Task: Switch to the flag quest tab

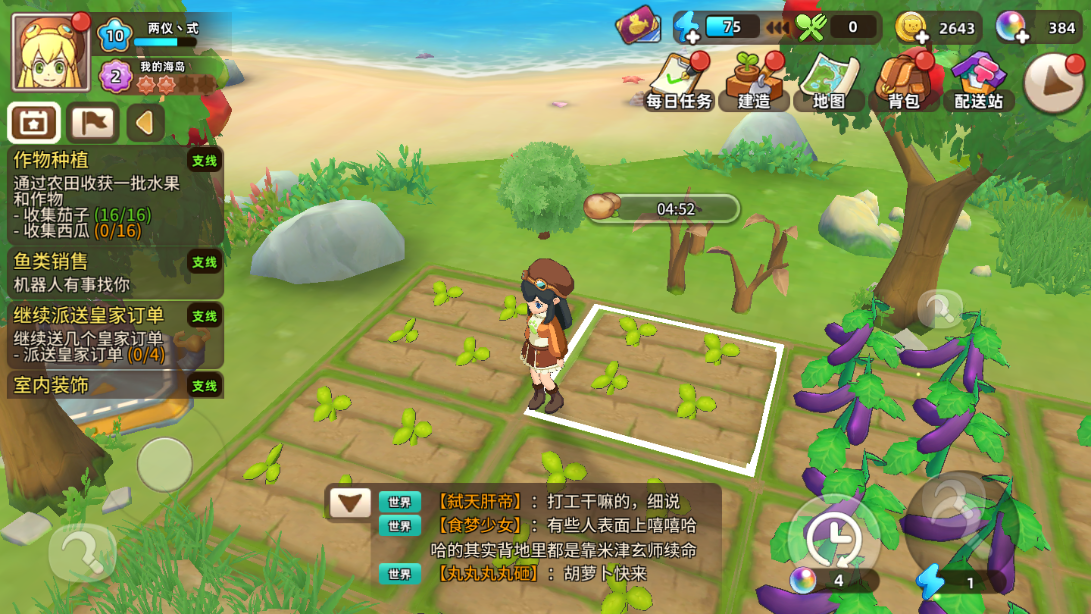Action: coord(92,123)
